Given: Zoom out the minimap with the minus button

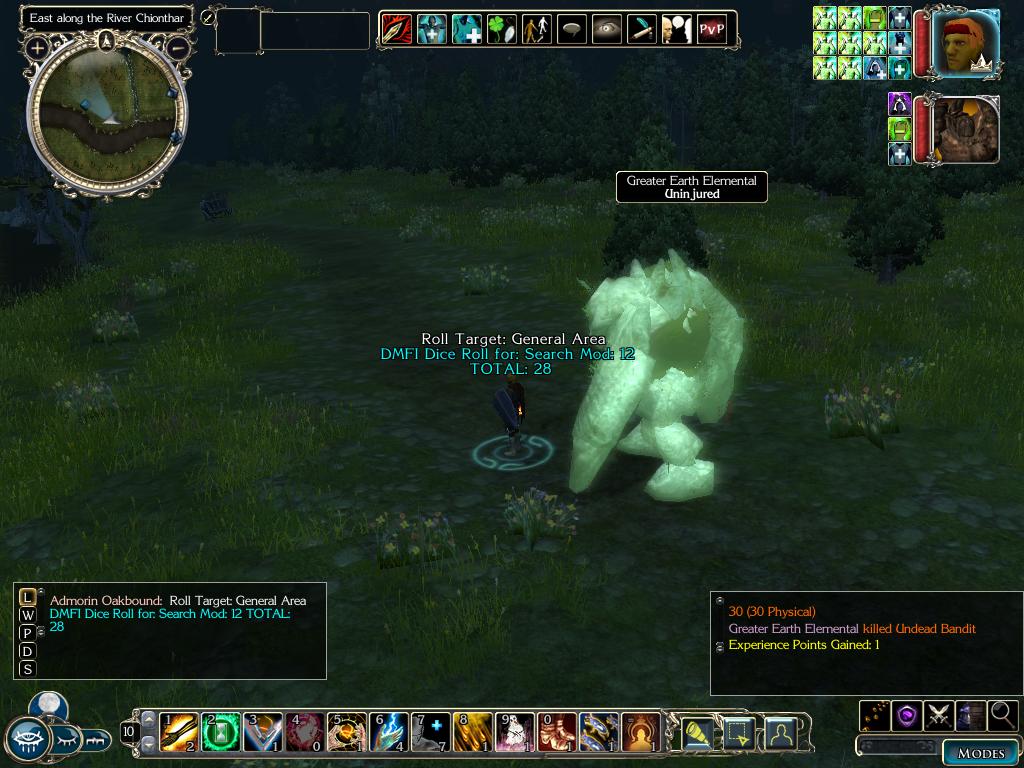Looking at the screenshot, I should pos(178,47).
